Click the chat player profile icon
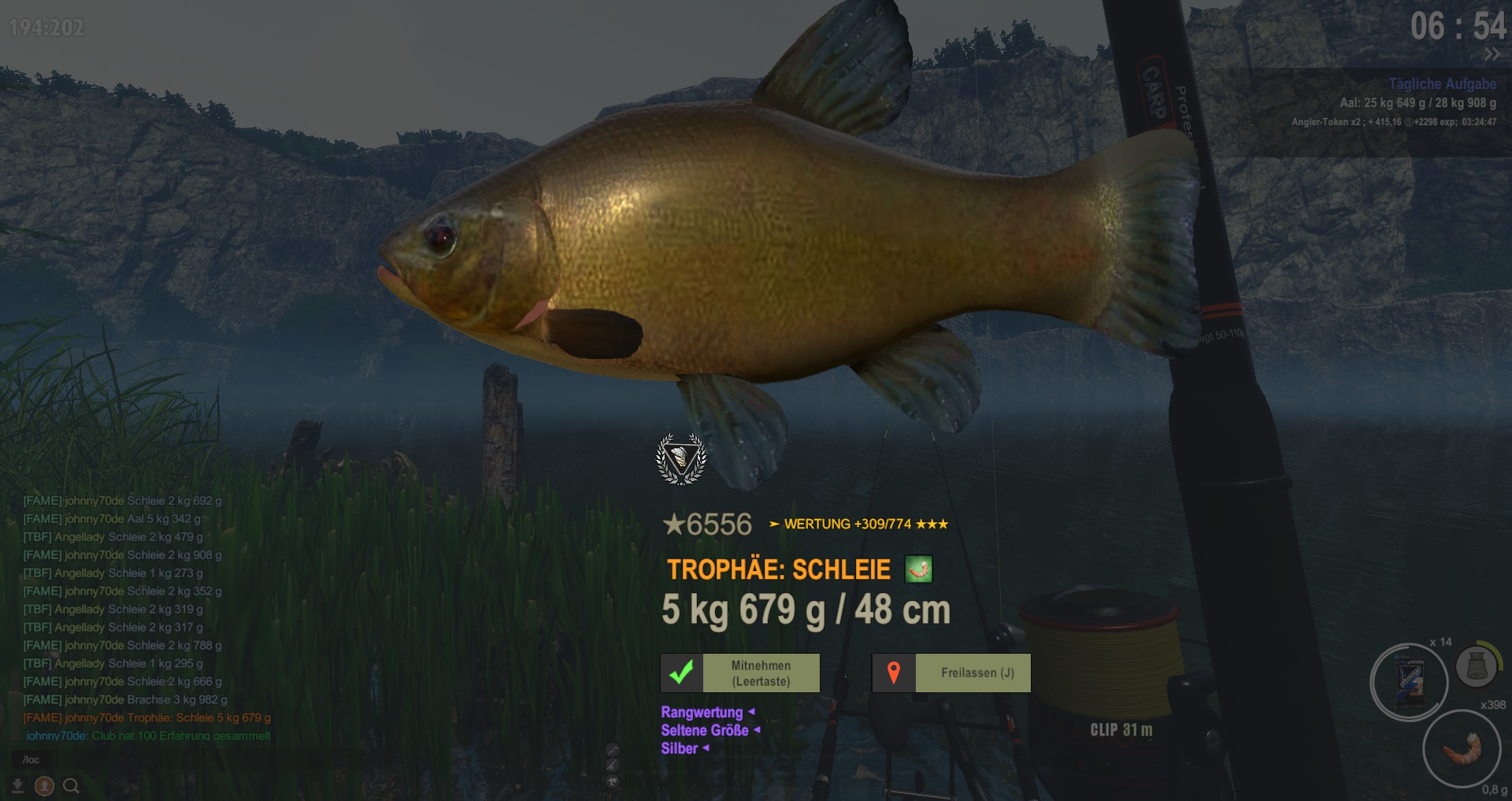This screenshot has height=801, width=1512. [x=45, y=786]
